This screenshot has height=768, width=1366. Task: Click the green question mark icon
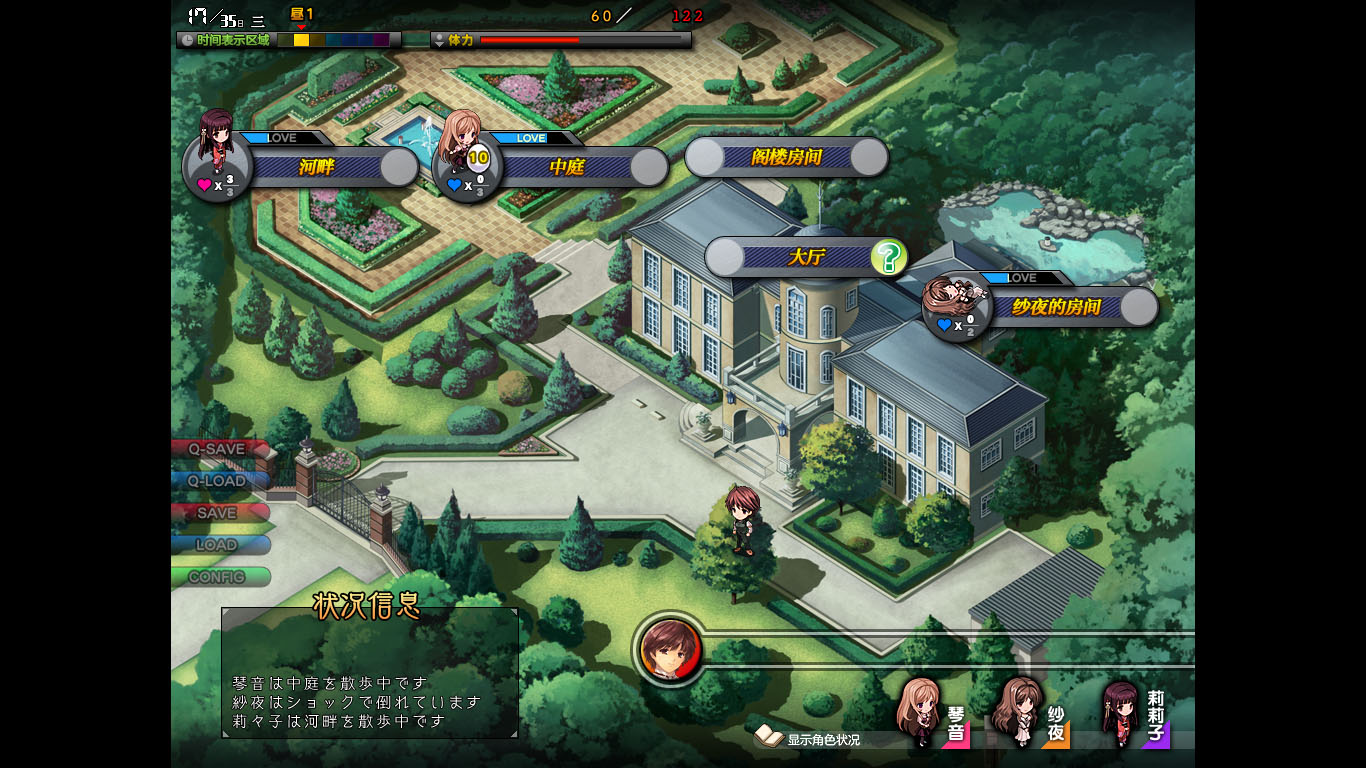tap(888, 257)
